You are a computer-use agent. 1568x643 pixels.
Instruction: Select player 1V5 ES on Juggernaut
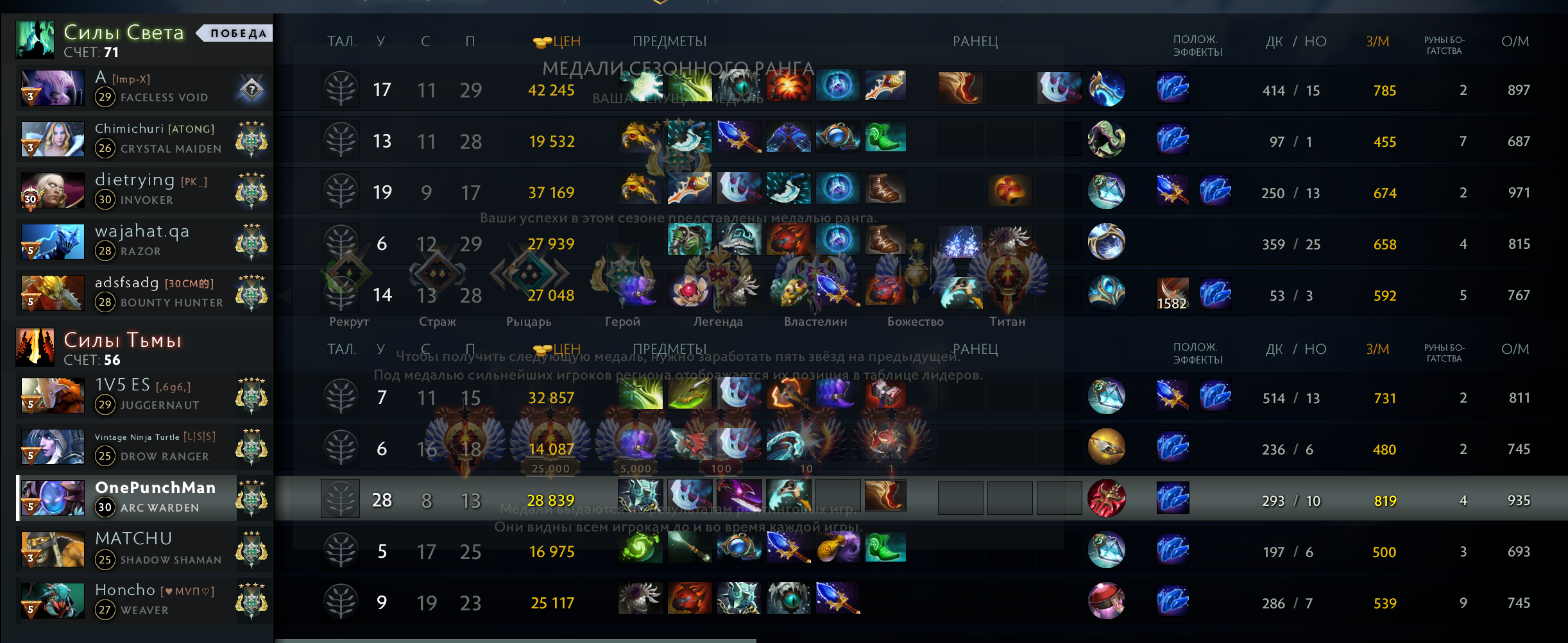[x=123, y=385]
